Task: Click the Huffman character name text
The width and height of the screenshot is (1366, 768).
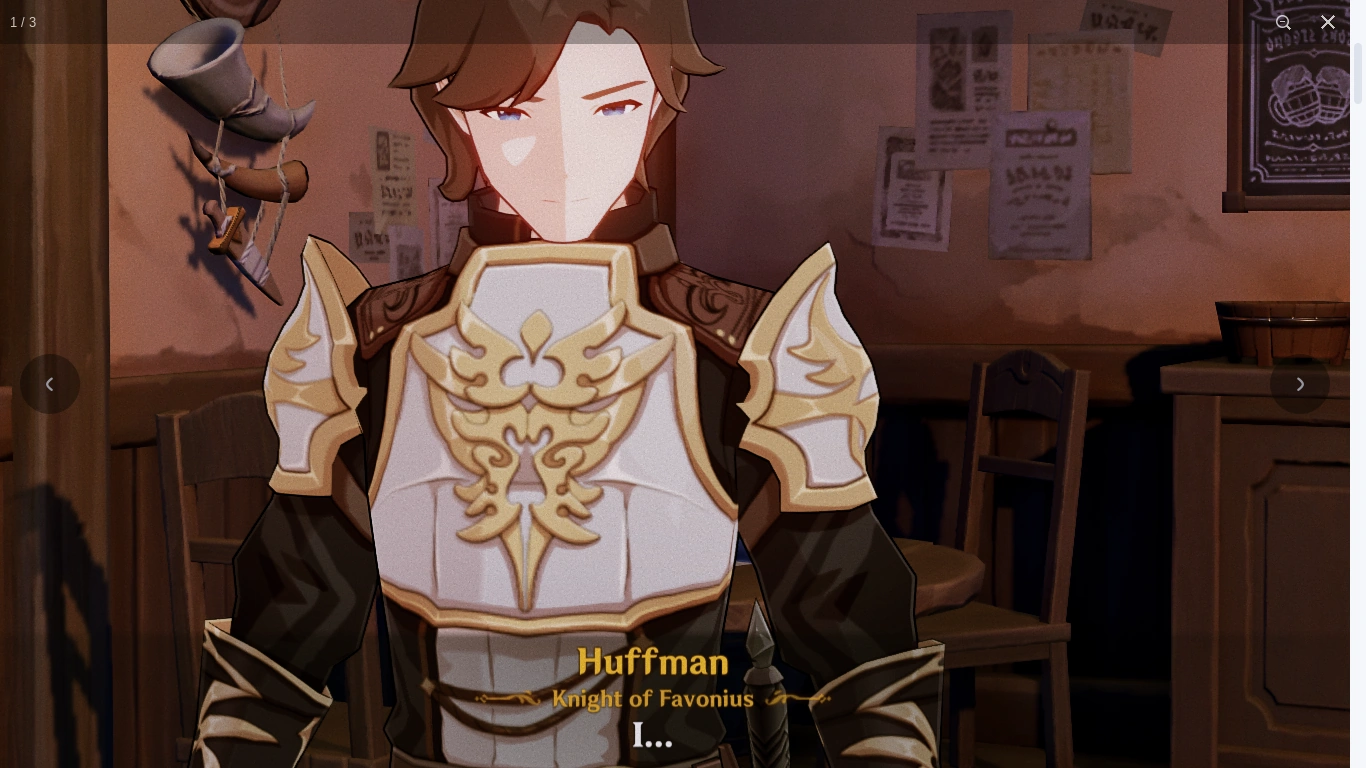Action: 653,662
